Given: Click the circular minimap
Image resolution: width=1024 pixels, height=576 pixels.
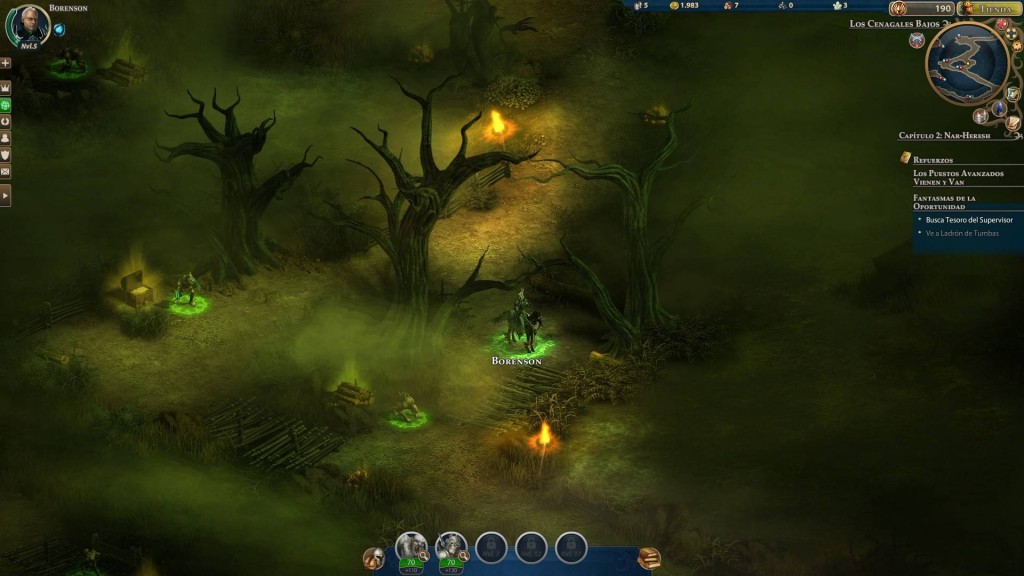Looking at the screenshot, I should pos(966,64).
